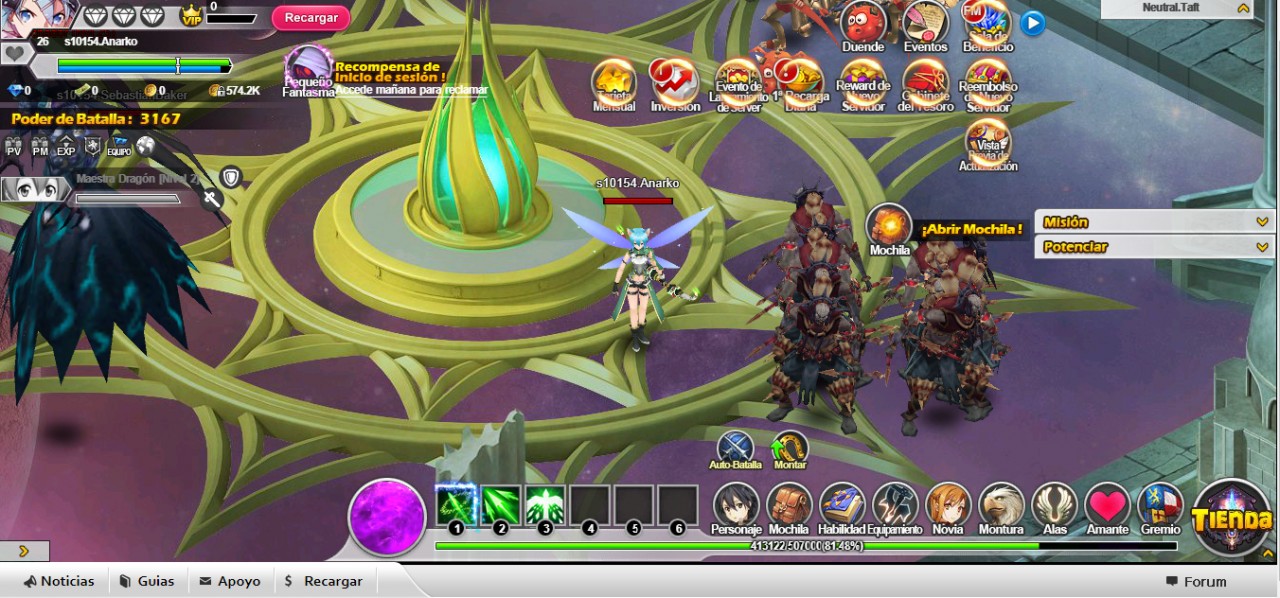Screen dimensions: 1280x598
Task: Click the pink Recargar button
Action: 311,18
